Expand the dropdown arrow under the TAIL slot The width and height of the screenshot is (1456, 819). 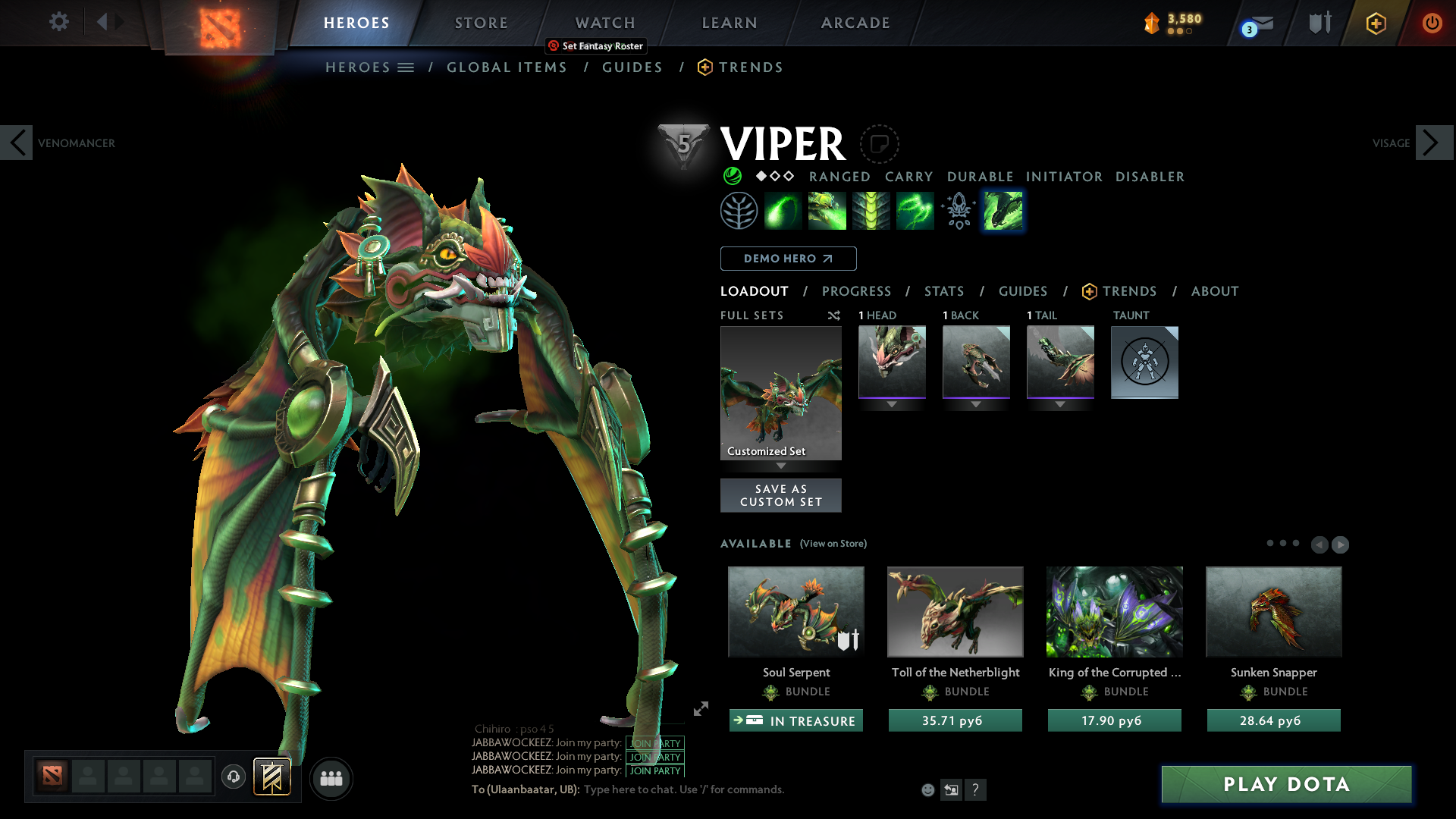[1060, 404]
